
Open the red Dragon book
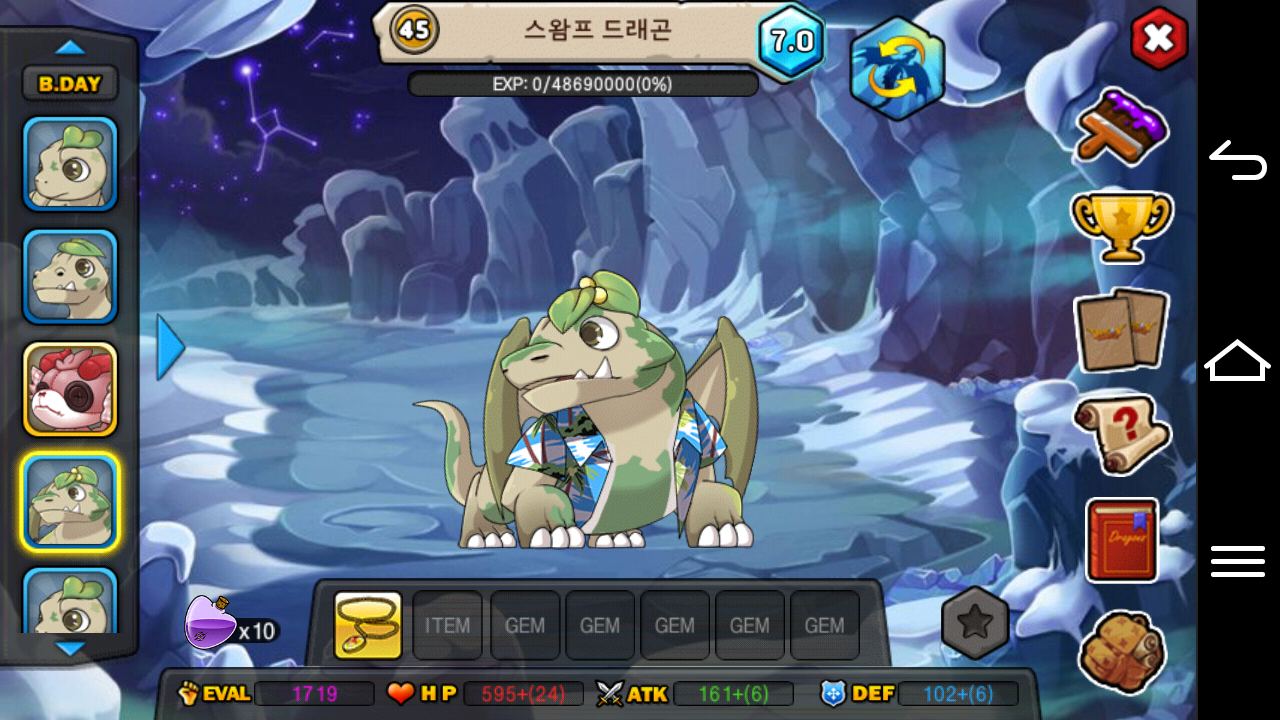pos(1122,540)
